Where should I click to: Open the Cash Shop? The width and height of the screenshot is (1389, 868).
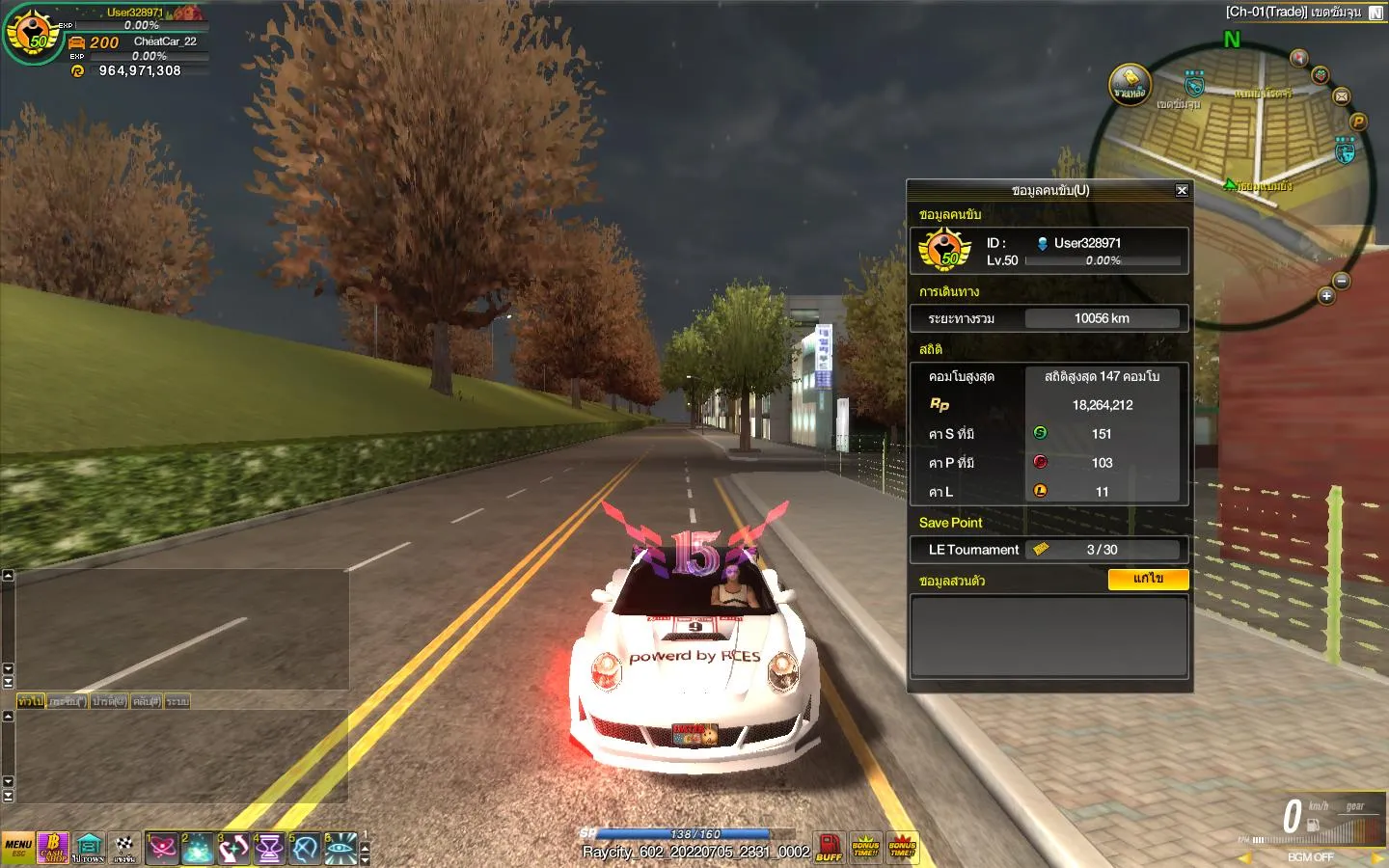(x=53, y=848)
